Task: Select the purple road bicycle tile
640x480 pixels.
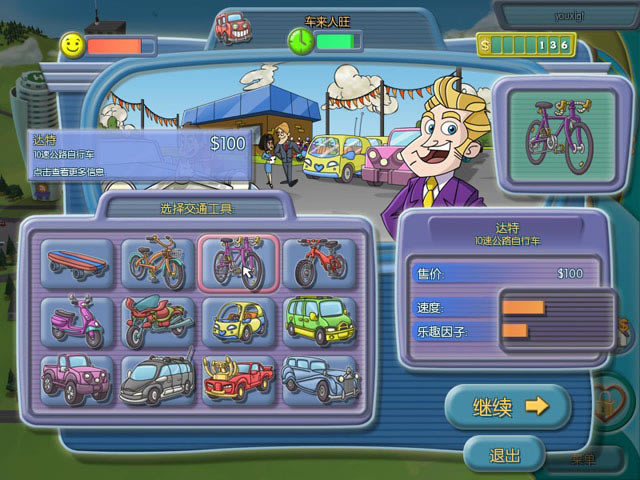Action: tap(239, 264)
